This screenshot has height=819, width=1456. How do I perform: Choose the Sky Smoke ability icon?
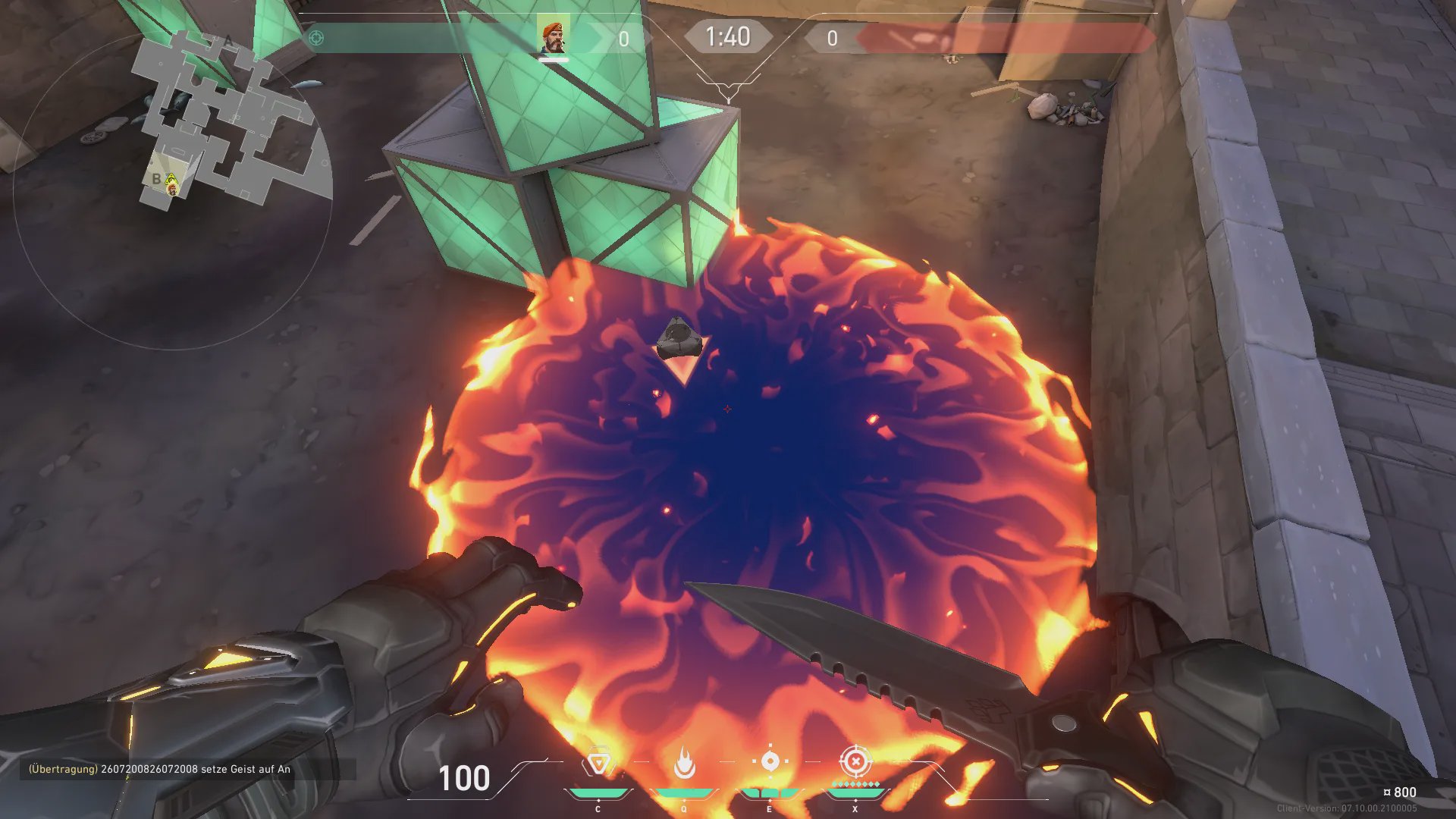770,761
